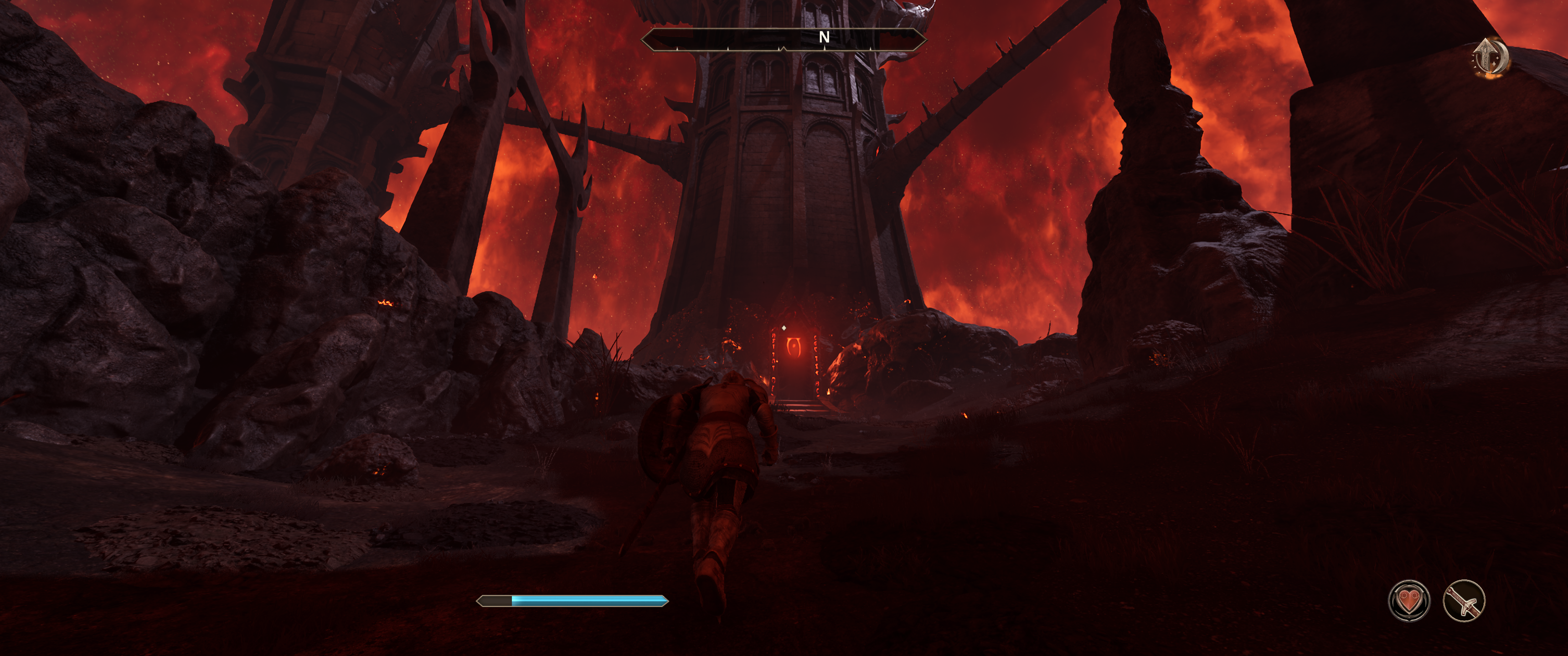Click the equipped sword weapon icon
The width and height of the screenshot is (1568, 656).
[x=1464, y=601]
